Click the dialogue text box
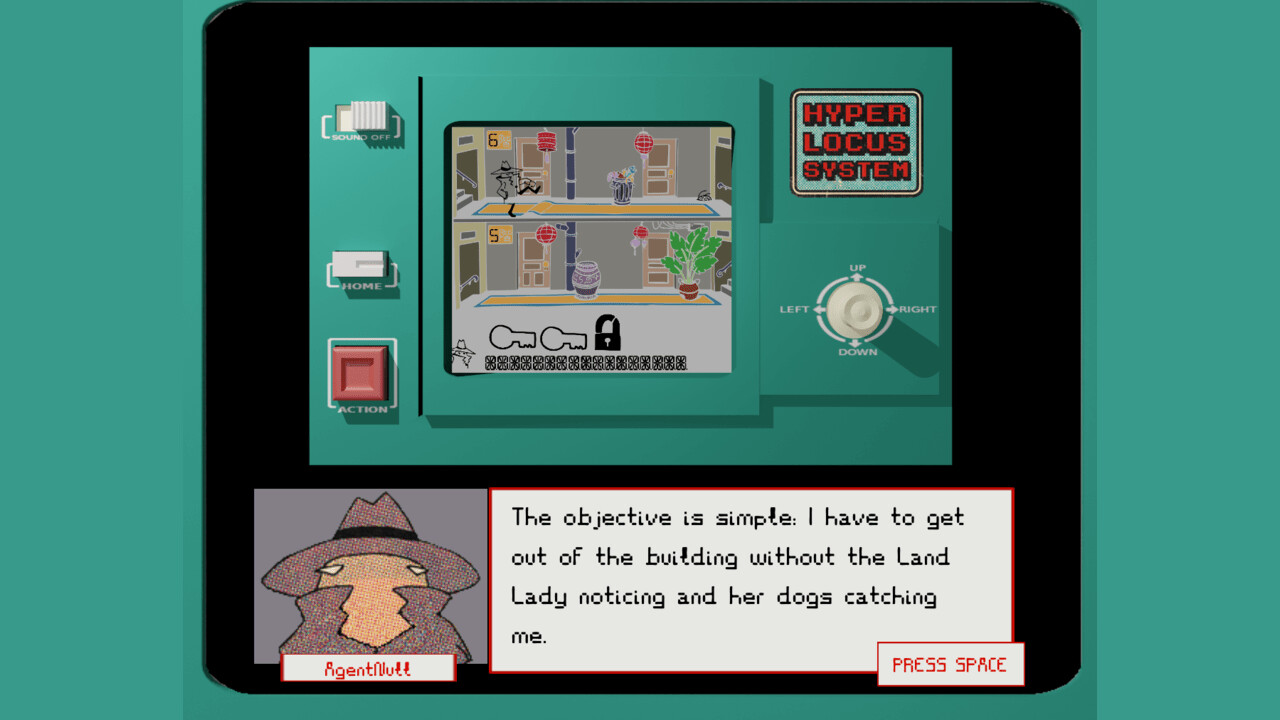Image resolution: width=1280 pixels, height=720 pixels. [750, 575]
